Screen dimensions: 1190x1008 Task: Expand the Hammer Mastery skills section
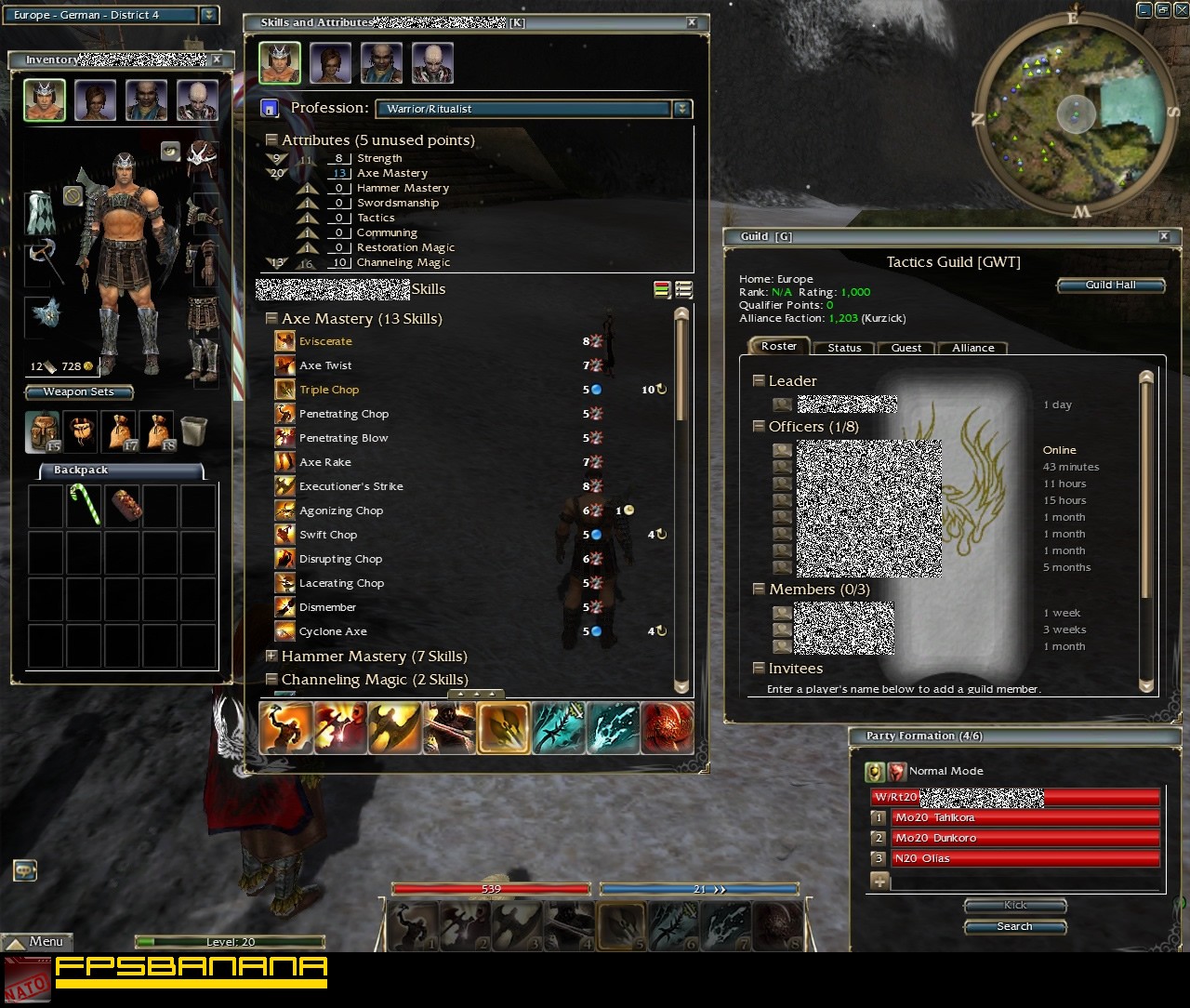(271, 656)
